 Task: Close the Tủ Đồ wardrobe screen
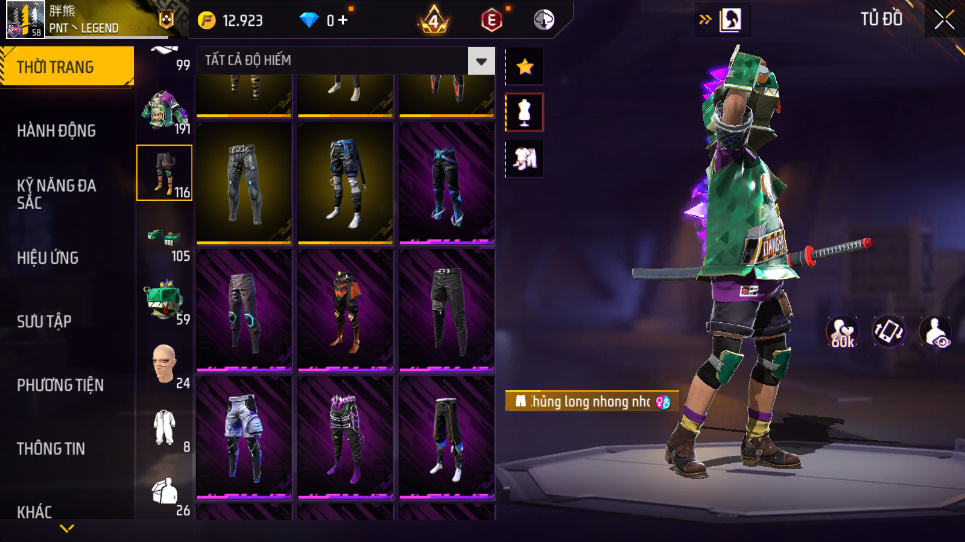point(944,19)
